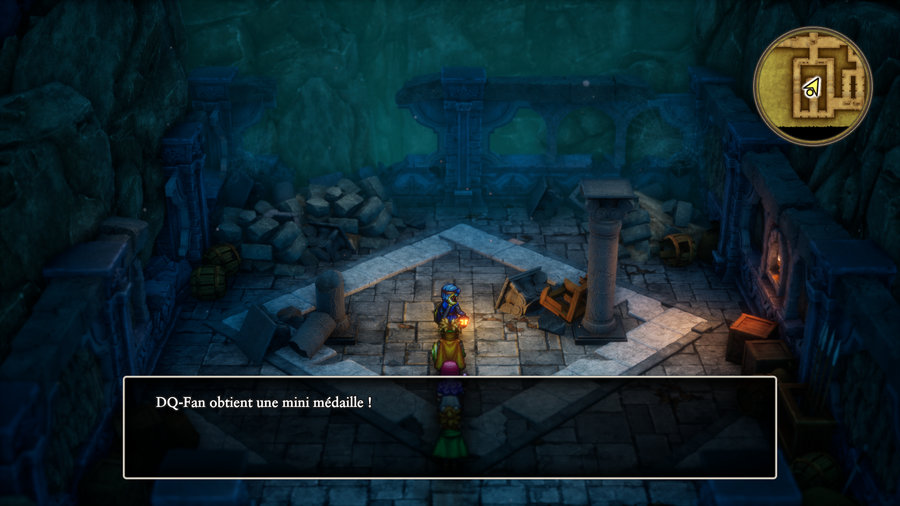Advance the mini médaille dialogue box
The width and height of the screenshot is (900, 506).
pos(449,427)
